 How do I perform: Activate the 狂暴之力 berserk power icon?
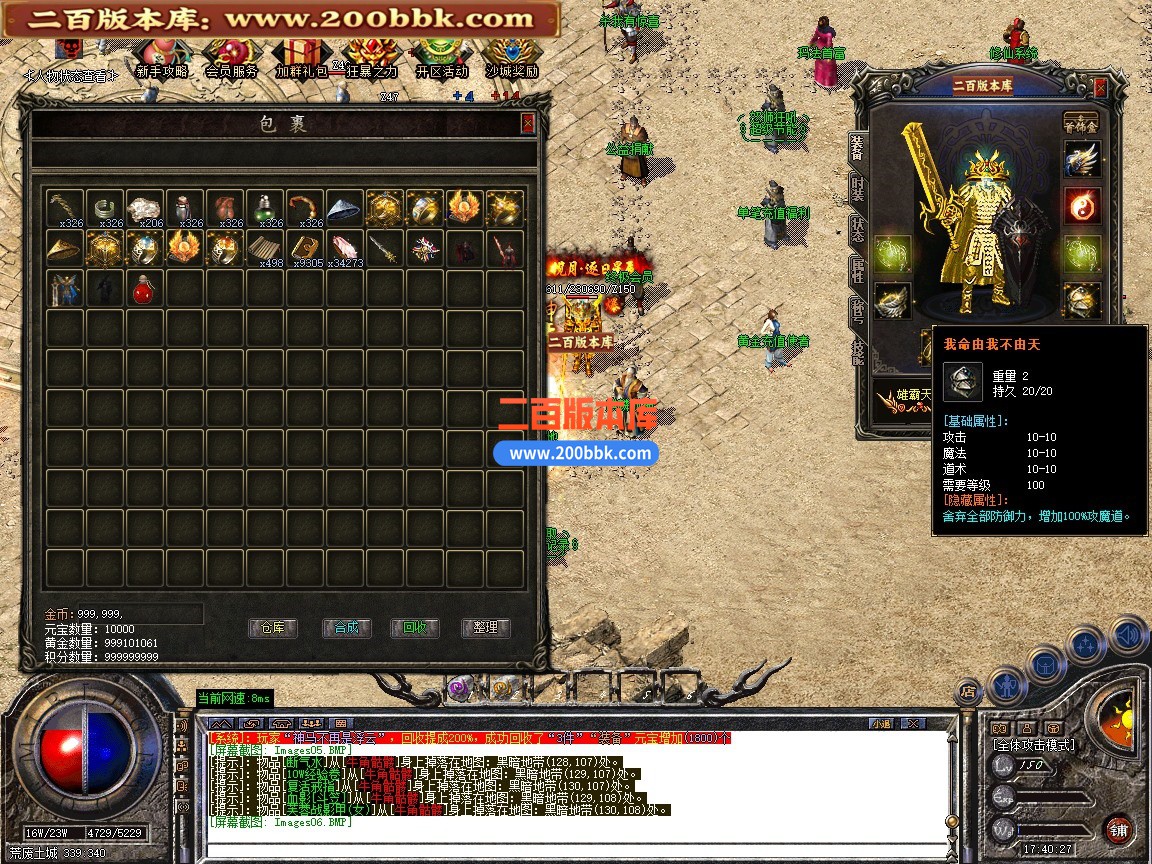(371, 57)
